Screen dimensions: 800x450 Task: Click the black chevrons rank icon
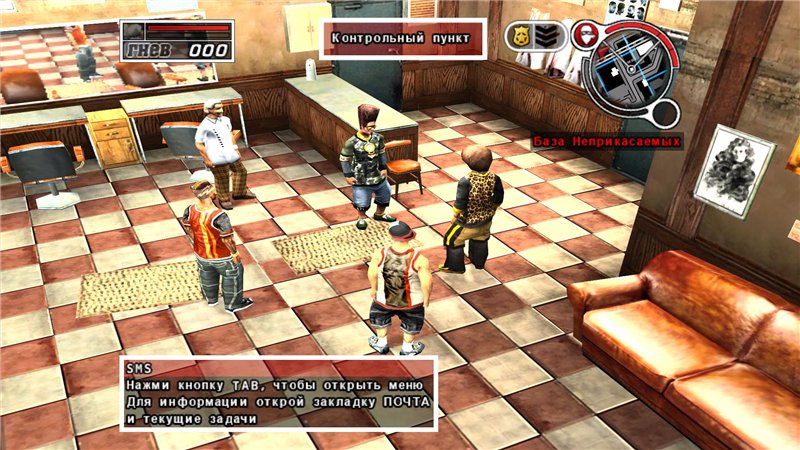(x=546, y=37)
